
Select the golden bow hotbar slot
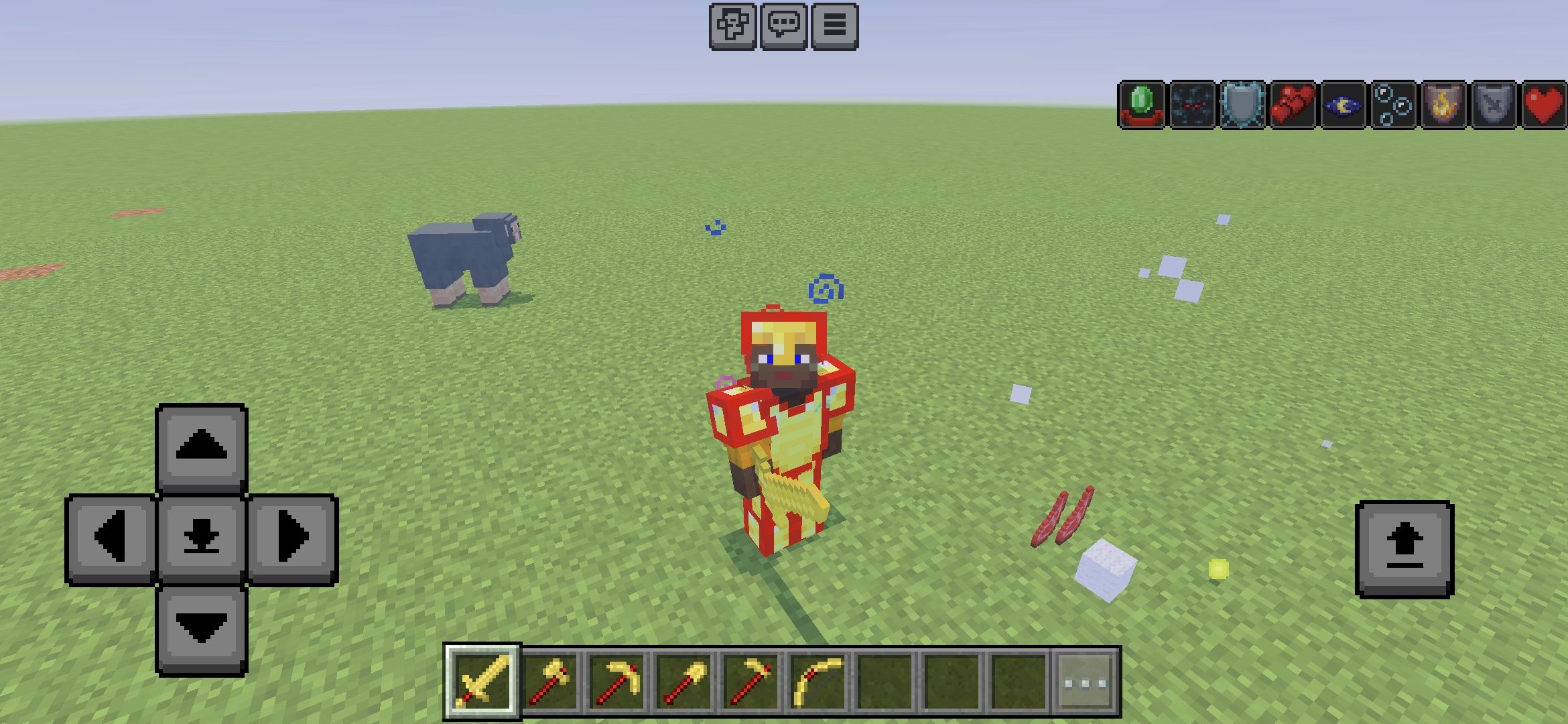coord(818,682)
